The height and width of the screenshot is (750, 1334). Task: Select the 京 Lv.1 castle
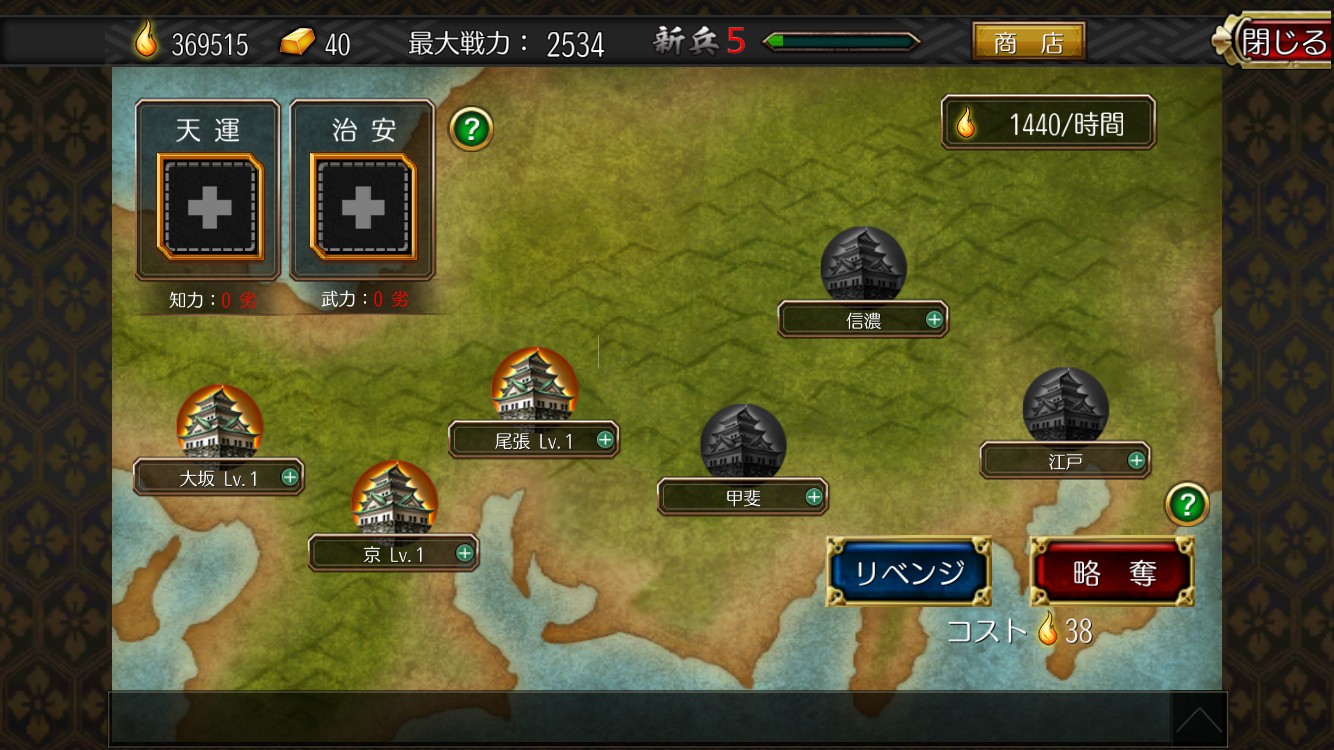(394, 499)
